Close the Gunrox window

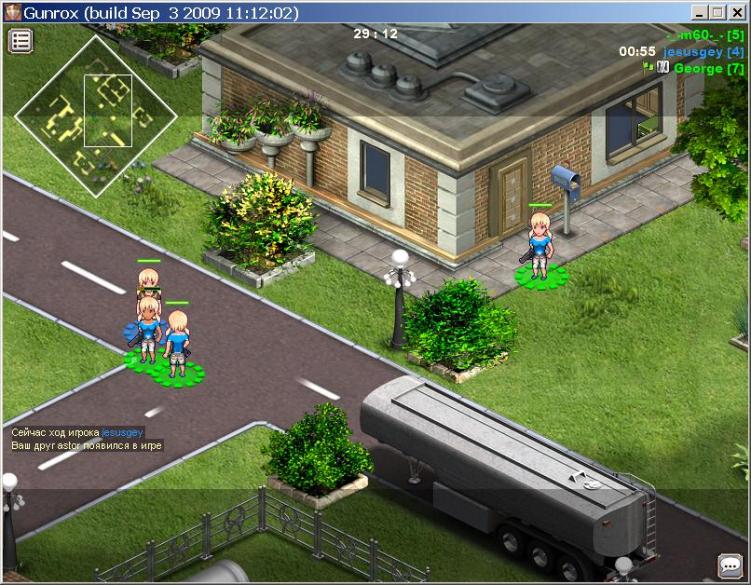pos(737,12)
